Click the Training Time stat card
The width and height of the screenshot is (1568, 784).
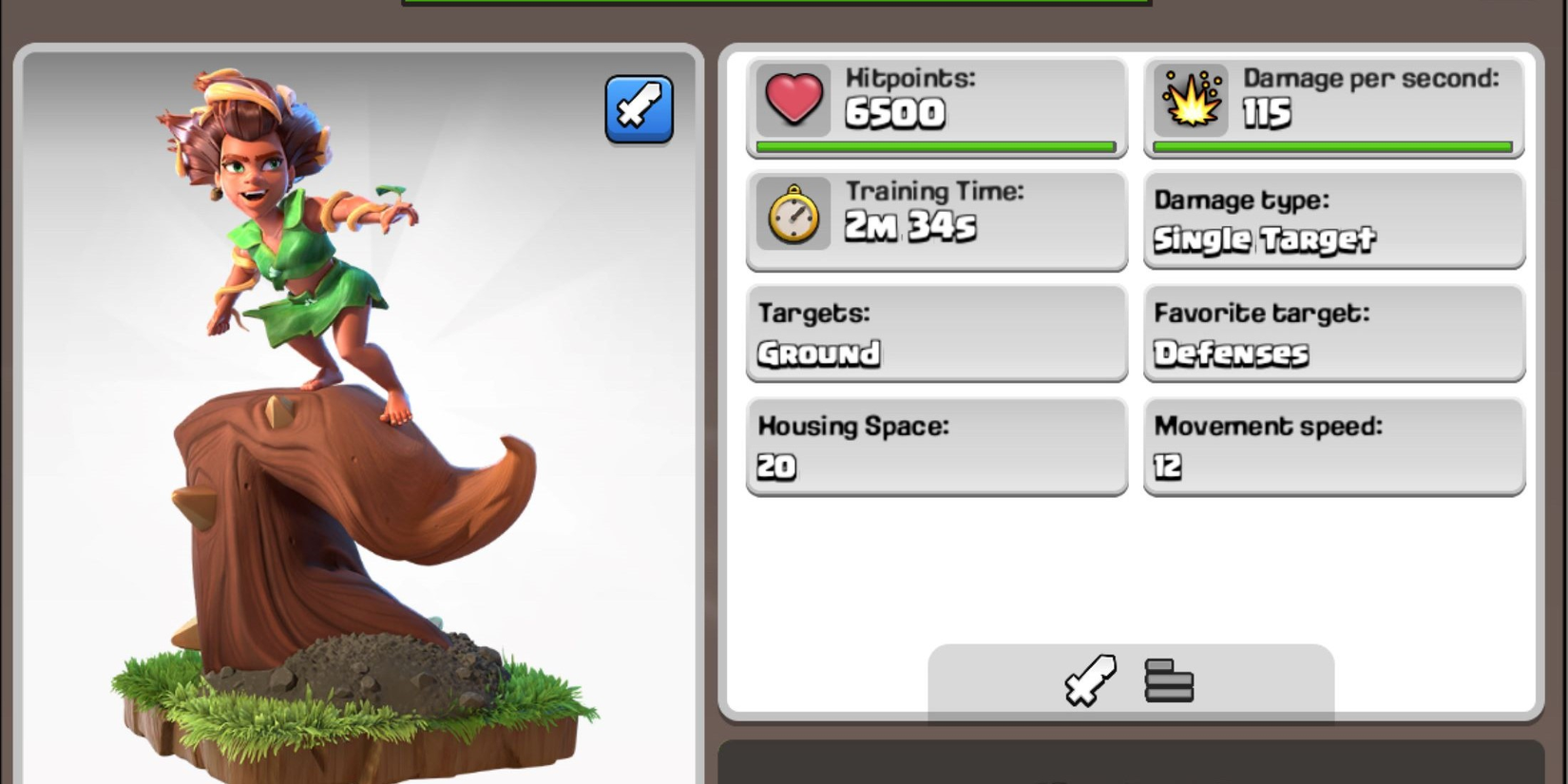pyautogui.click(x=936, y=220)
